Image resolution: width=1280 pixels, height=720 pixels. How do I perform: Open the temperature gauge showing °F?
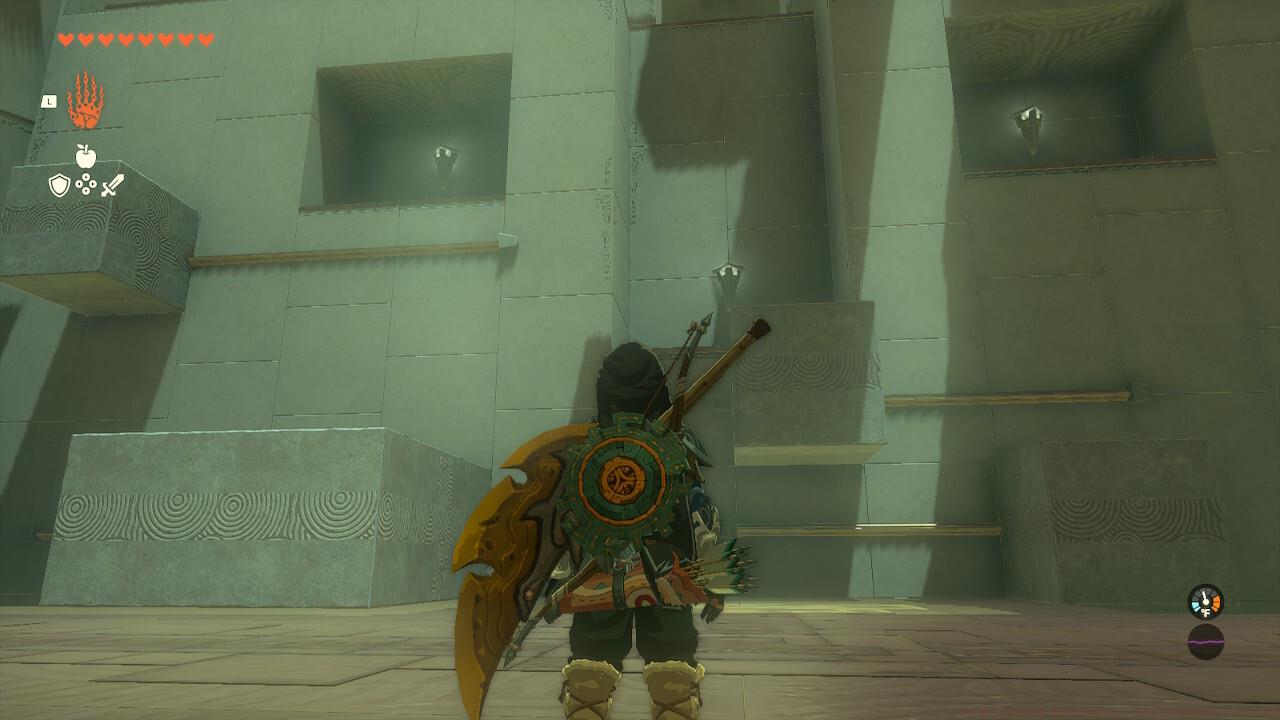coord(1205,601)
